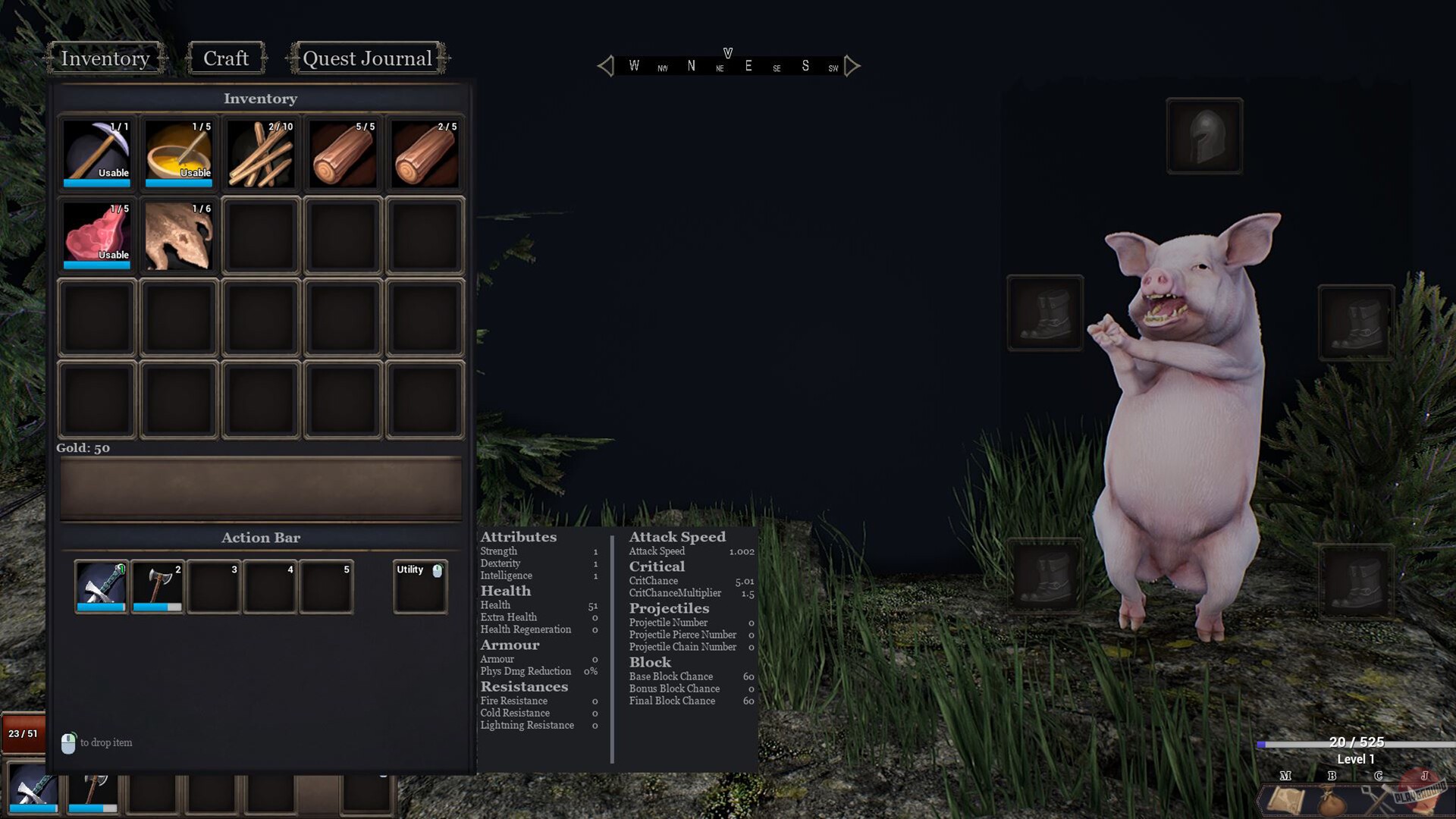Click the Utility slot on the action bar
This screenshot has height=819, width=1456.
click(419, 585)
